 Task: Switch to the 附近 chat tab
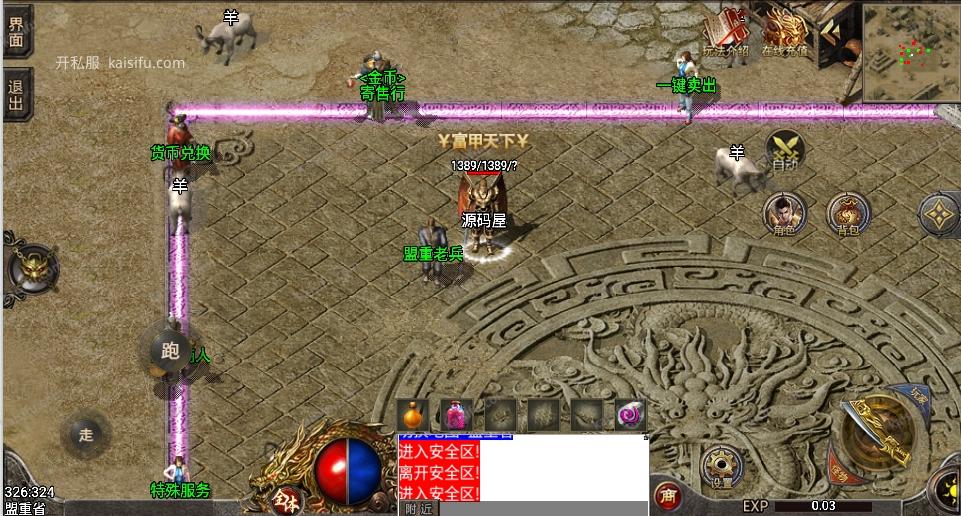[x=421, y=509]
